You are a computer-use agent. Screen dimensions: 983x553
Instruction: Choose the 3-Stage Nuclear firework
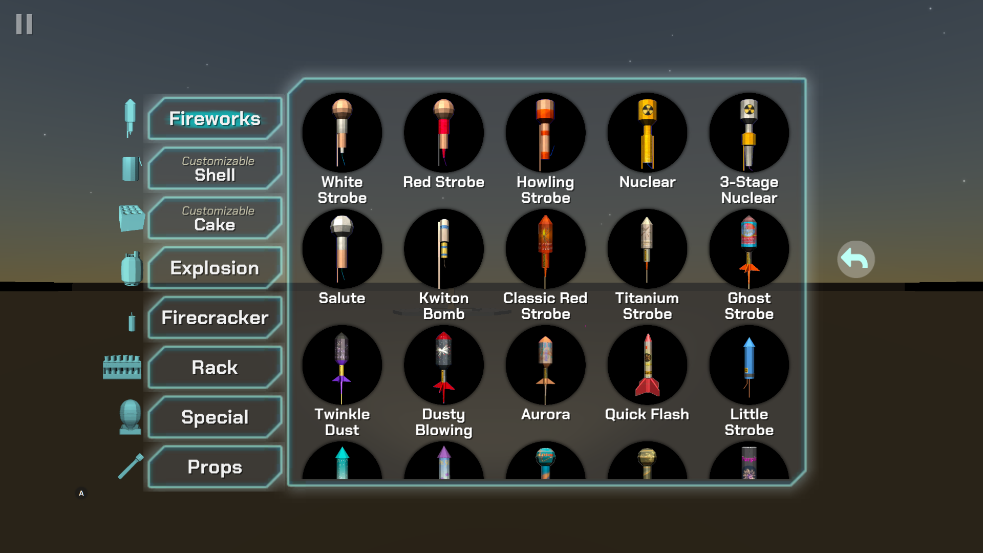click(x=749, y=133)
